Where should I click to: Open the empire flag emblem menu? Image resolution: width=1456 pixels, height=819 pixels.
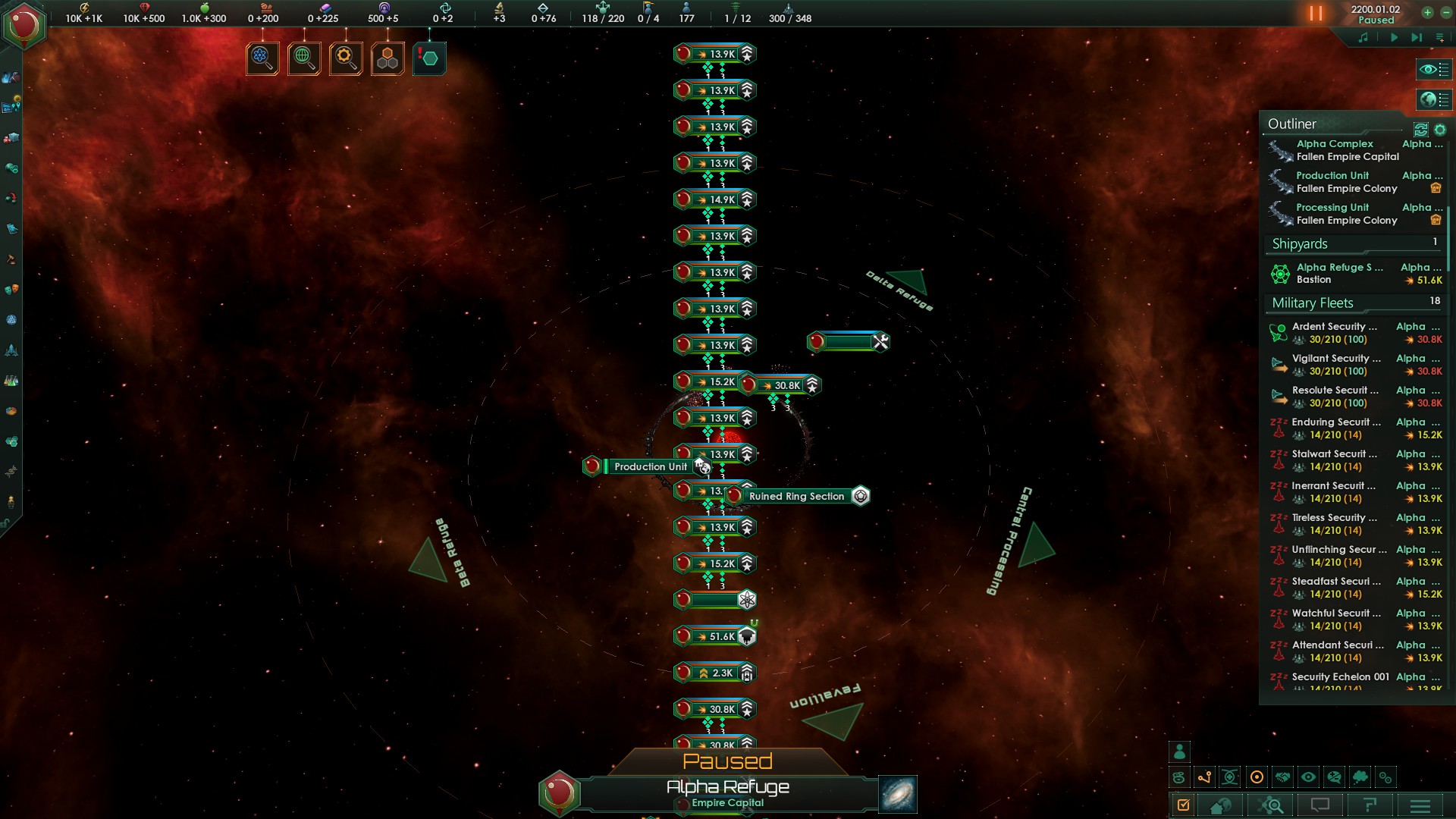tap(24, 25)
